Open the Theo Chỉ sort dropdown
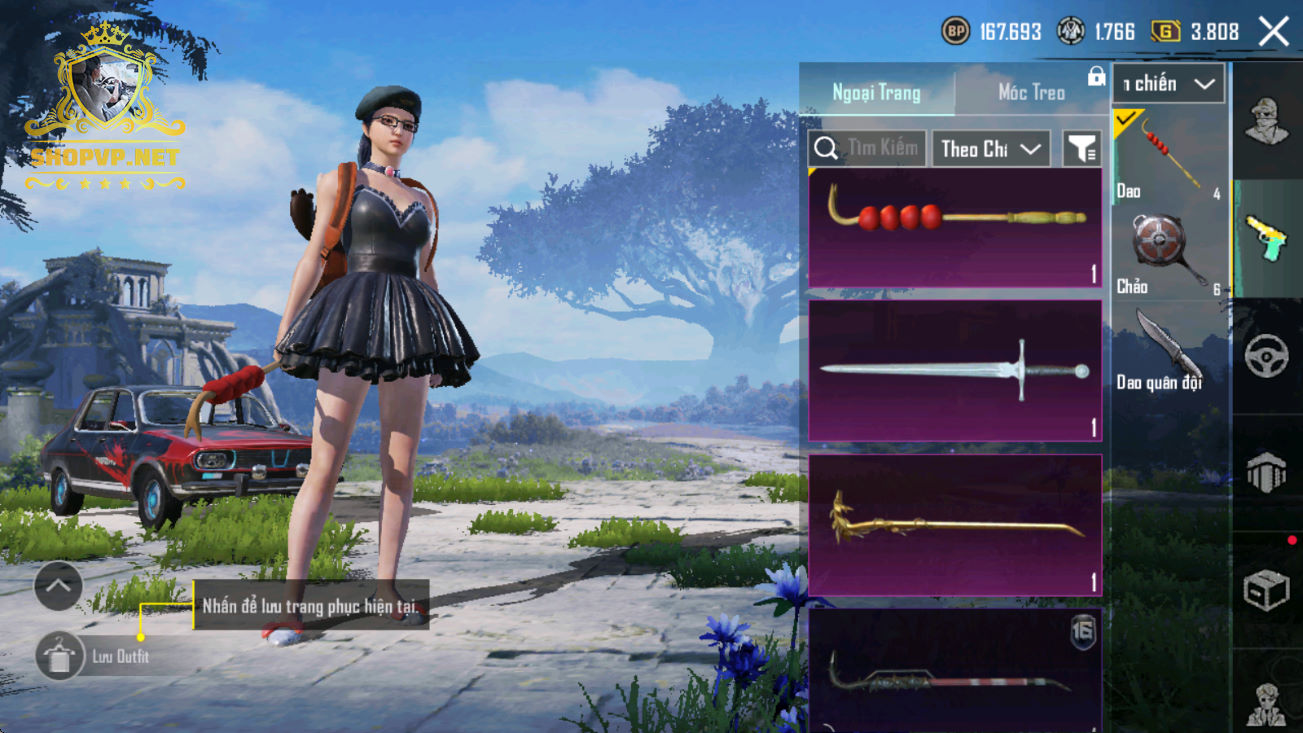 (990, 149)
